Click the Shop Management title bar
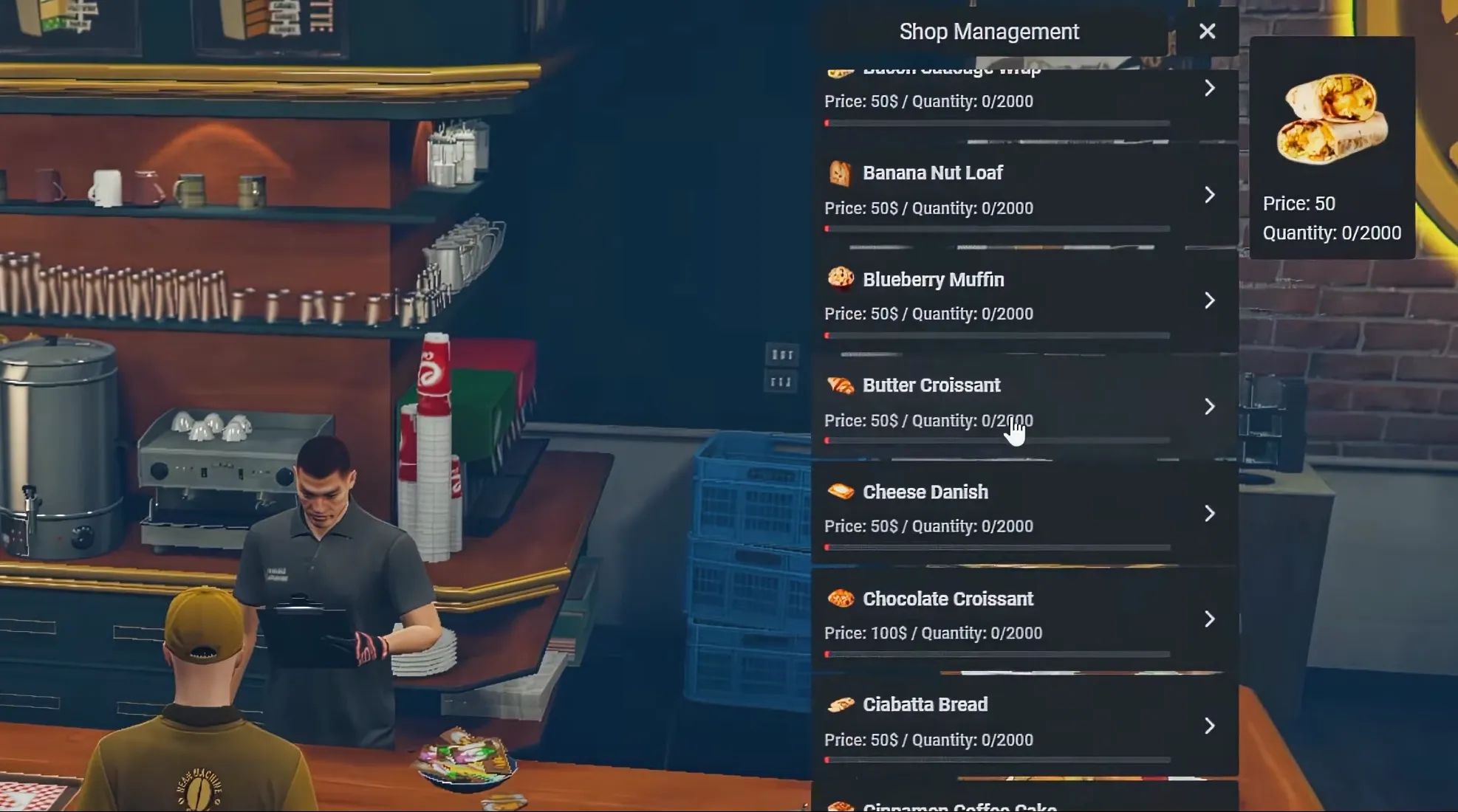 (989, 31)
